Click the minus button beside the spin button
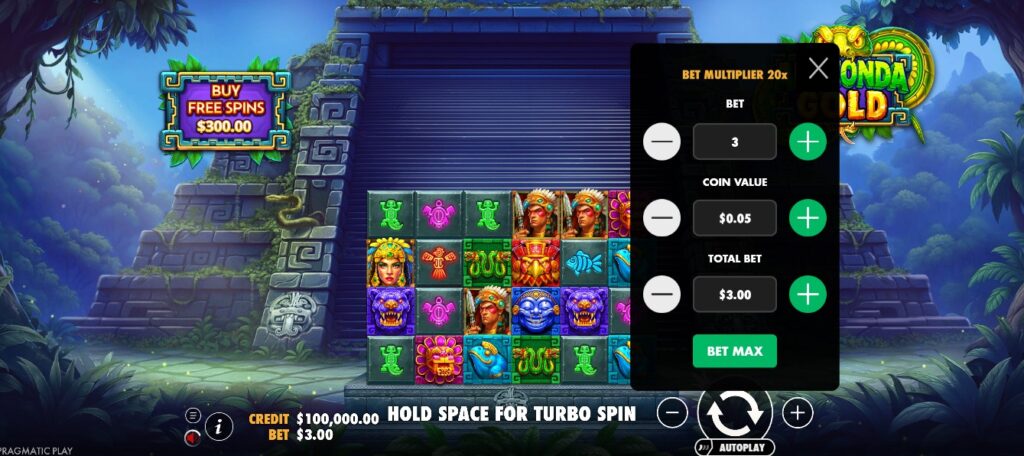Viewport: 1024px width, 456px height. (x=673, y=412)
